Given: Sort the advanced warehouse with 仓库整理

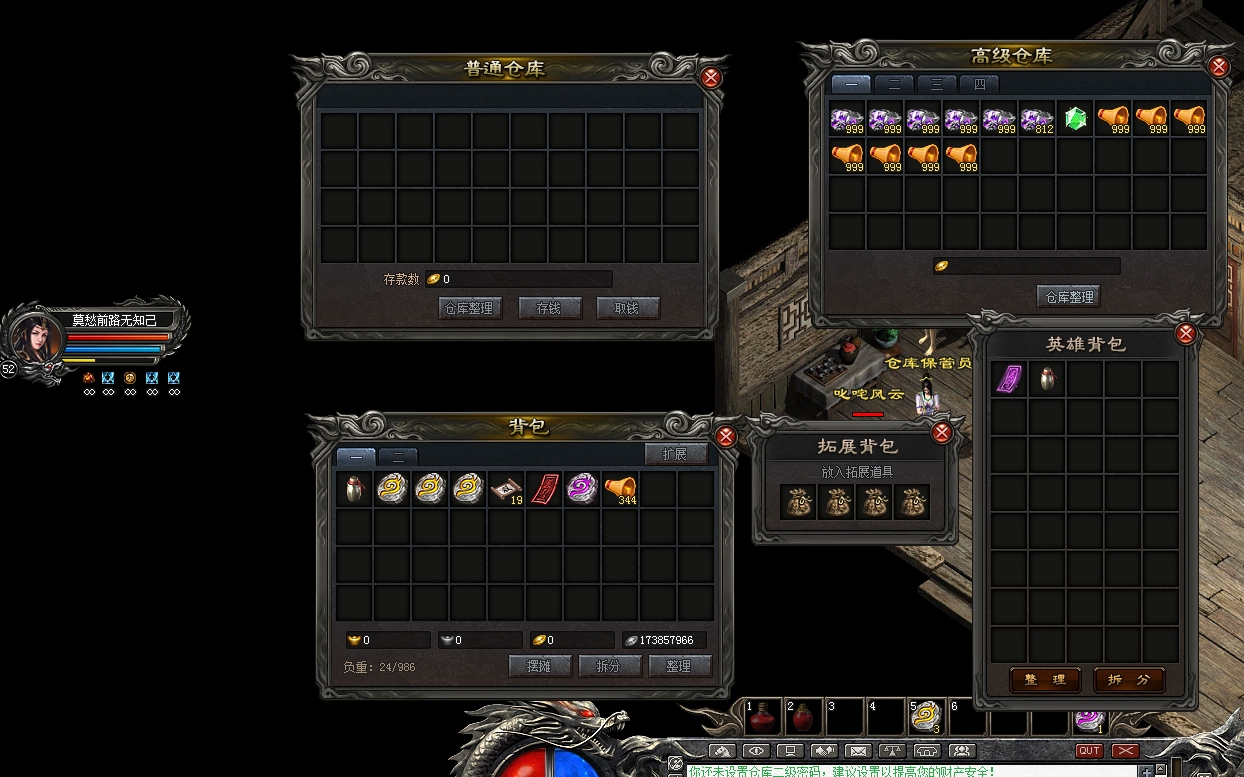Looking at the screenshot, I should 1068,296.
